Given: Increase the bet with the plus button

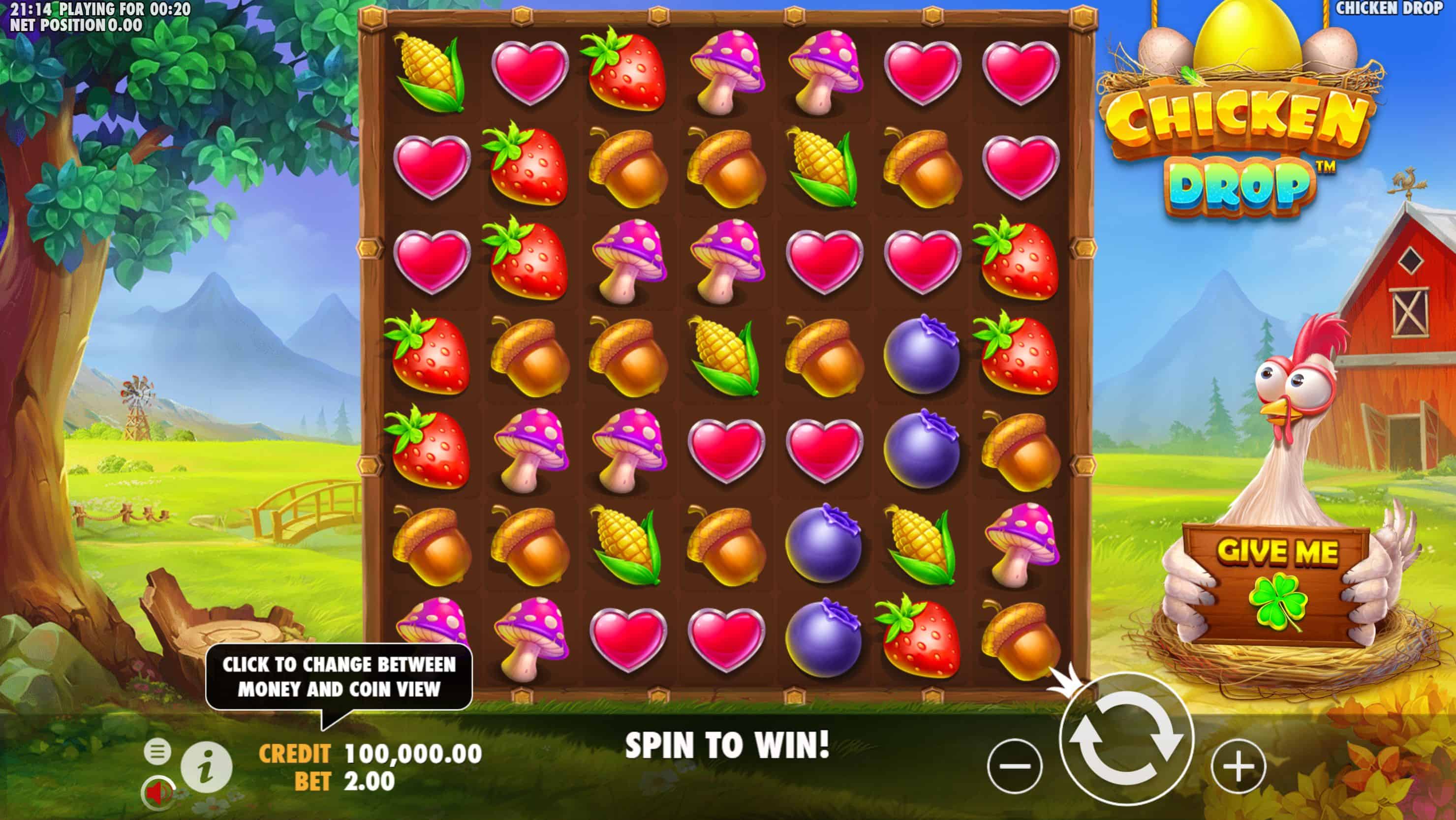Looking at the screenshot, I should (x=1239, y=766).
